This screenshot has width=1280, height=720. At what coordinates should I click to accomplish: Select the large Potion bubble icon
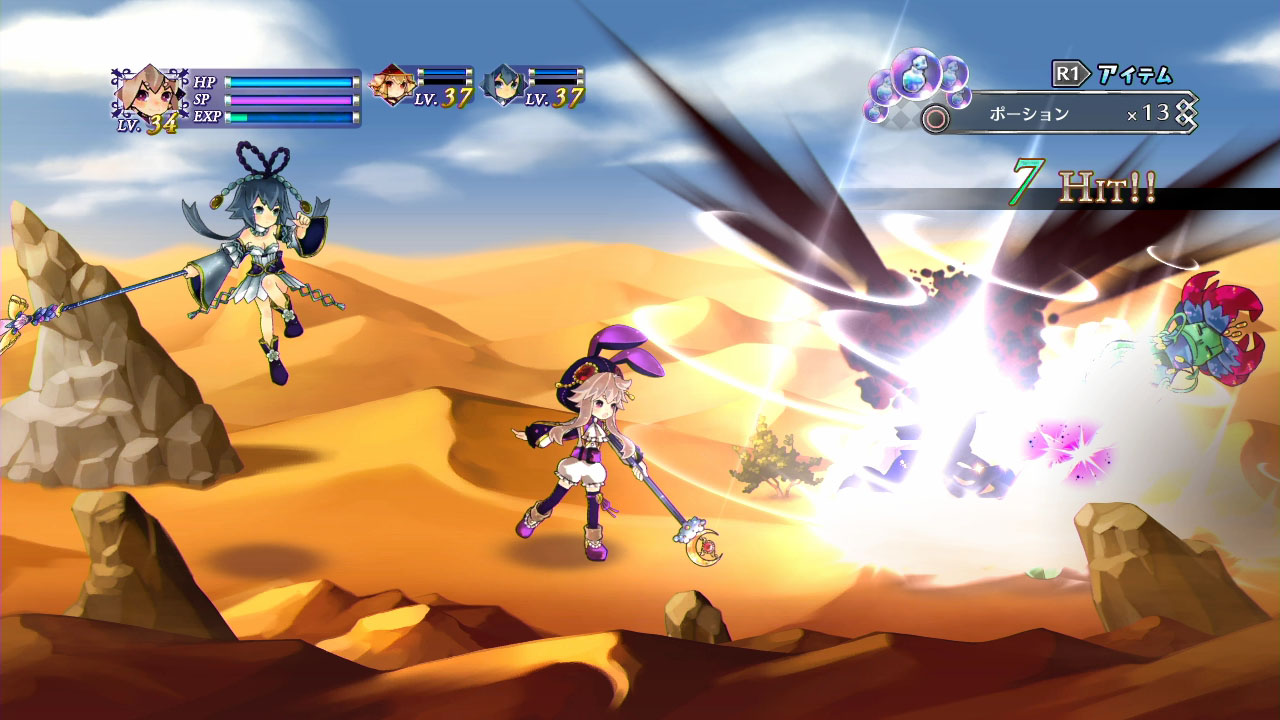click(x=916, y=78)
